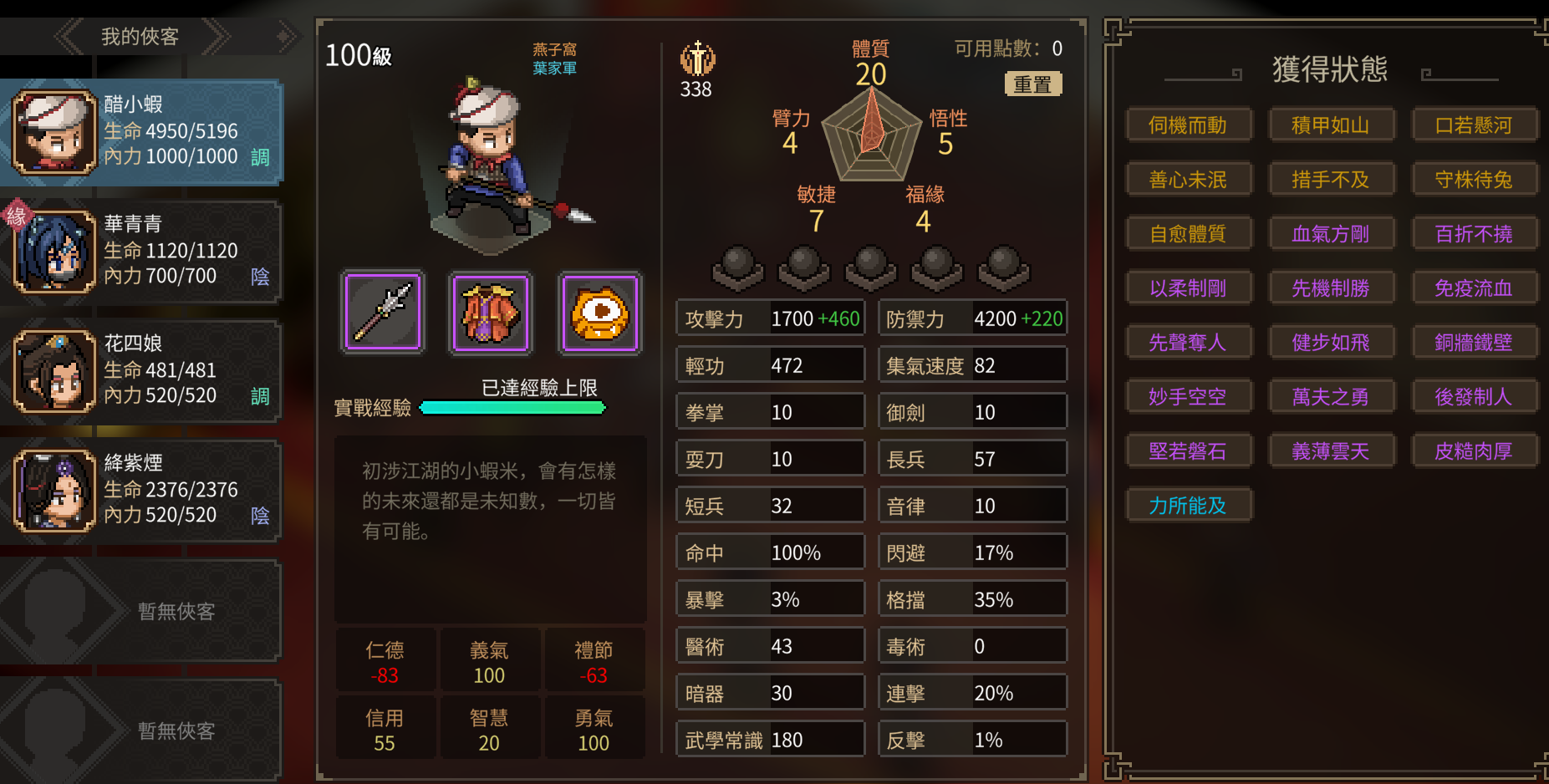This screenshot has height=784, width=1549.
Task: View the 妙手空空 status
Action: click(1188, 397)
